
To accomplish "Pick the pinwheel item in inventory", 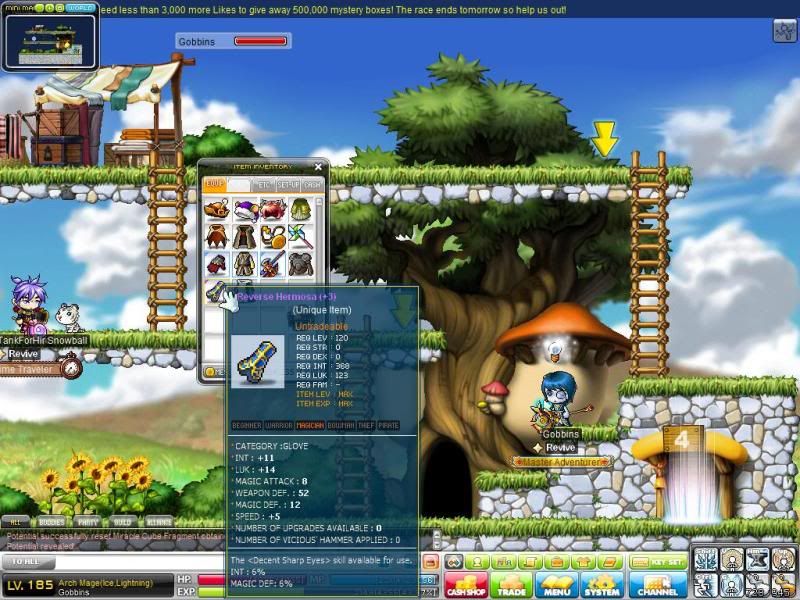I will [300, 237].
